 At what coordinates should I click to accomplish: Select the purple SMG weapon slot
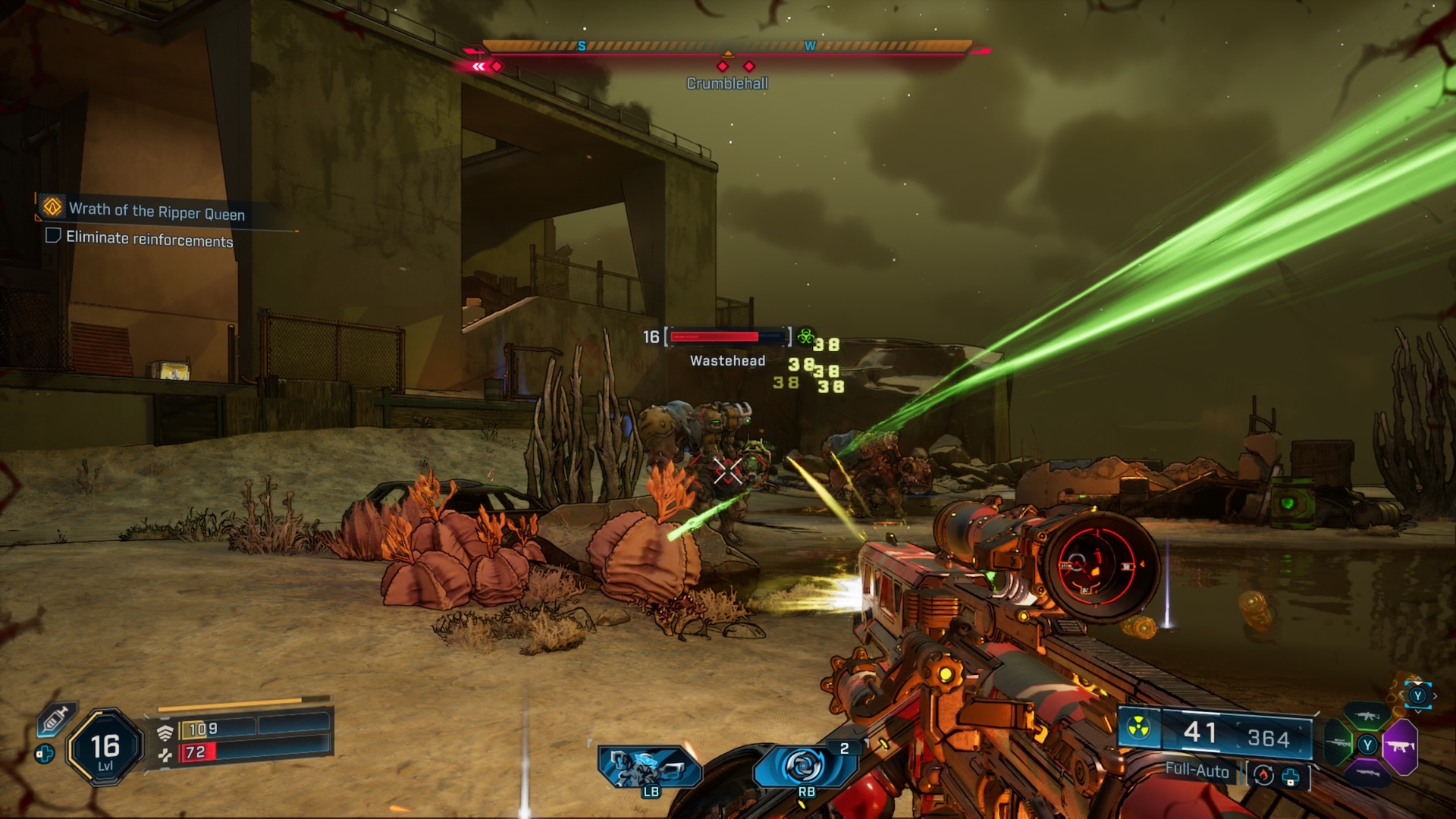point(1400,747)
